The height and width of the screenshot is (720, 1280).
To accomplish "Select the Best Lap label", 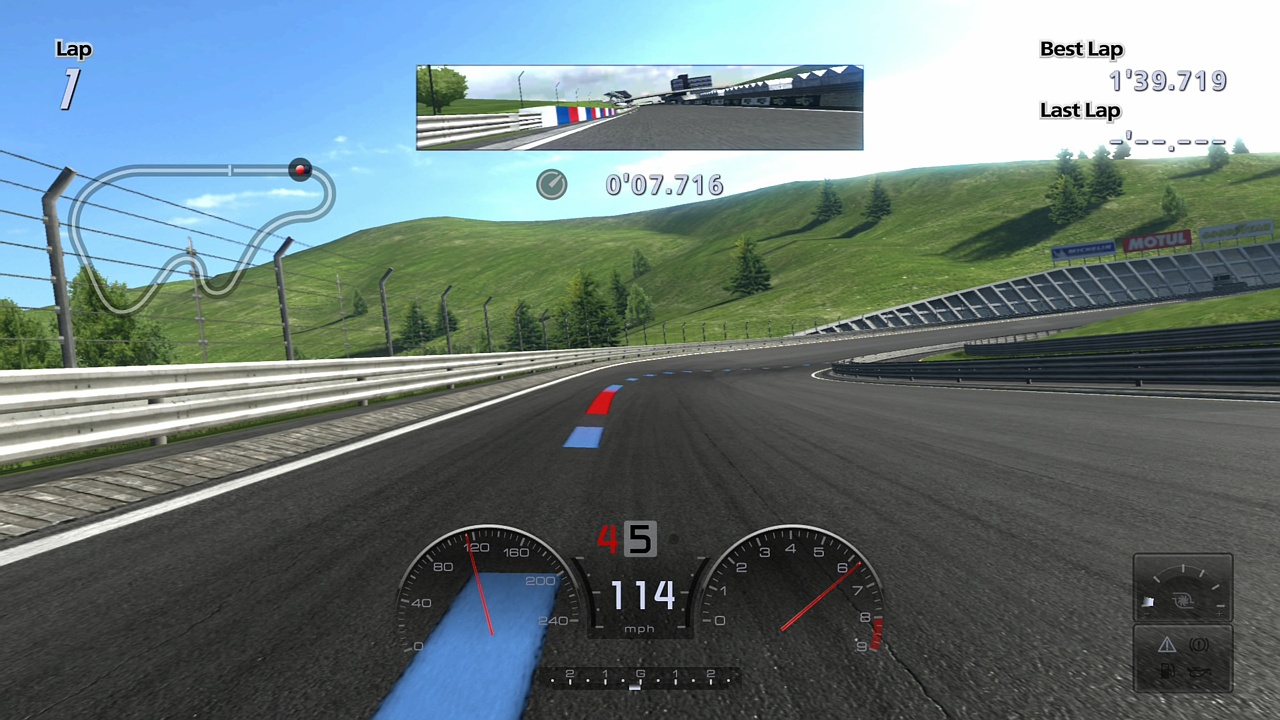I will pos(1081,48).
